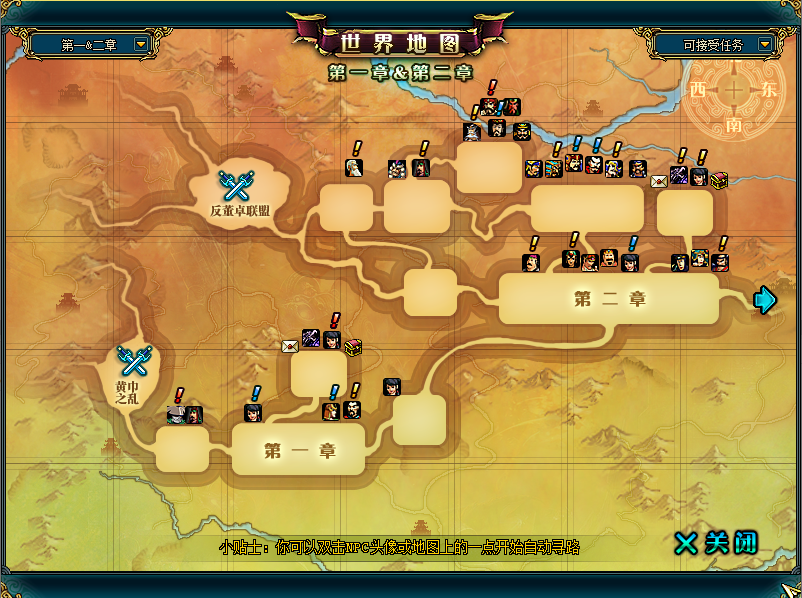This screenshot has width=802, height=598.
Task: Choose the 第一章 area on the map
Action: 299,450
